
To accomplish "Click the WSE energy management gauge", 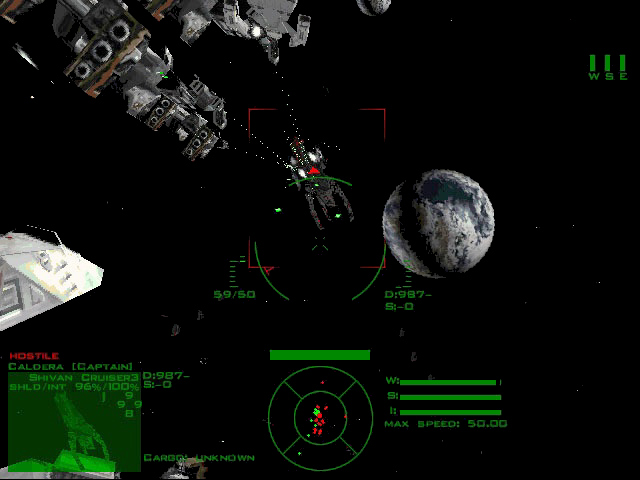I will [x=607, y=67].
